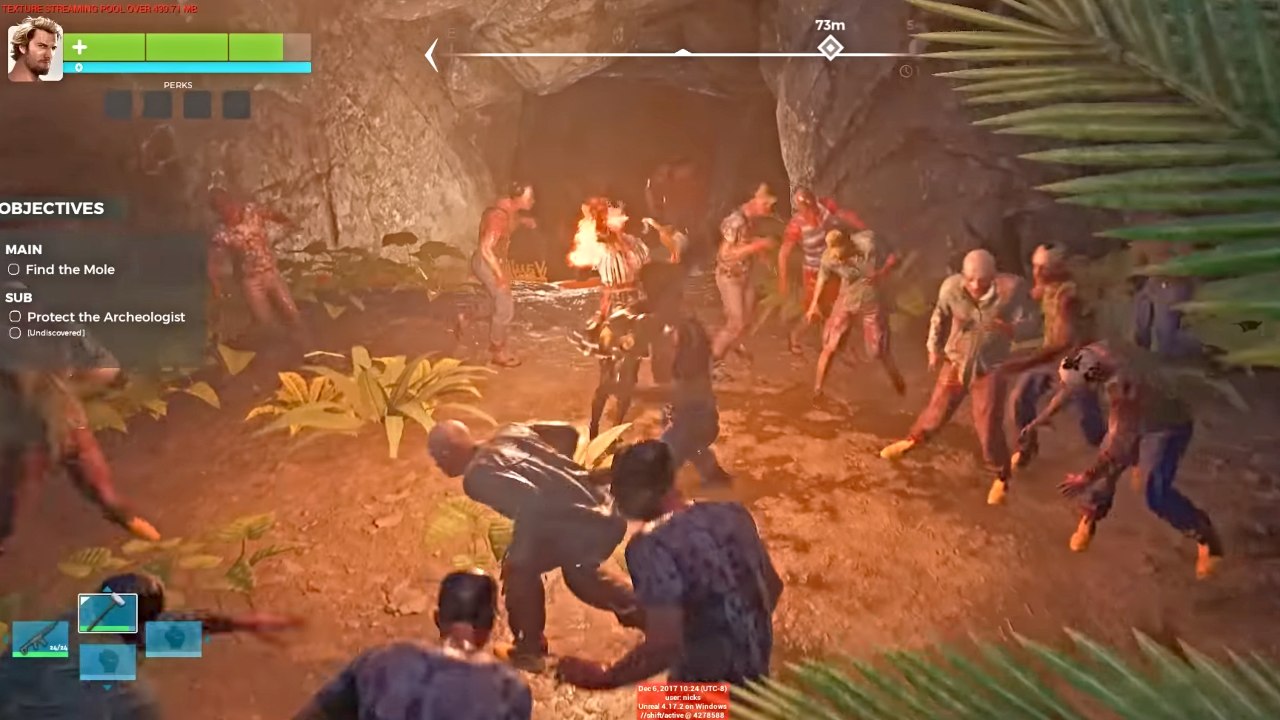The image size is (1280, 720).
Task: Toggle the Find the Mole objective
Action: coord(14,269)
